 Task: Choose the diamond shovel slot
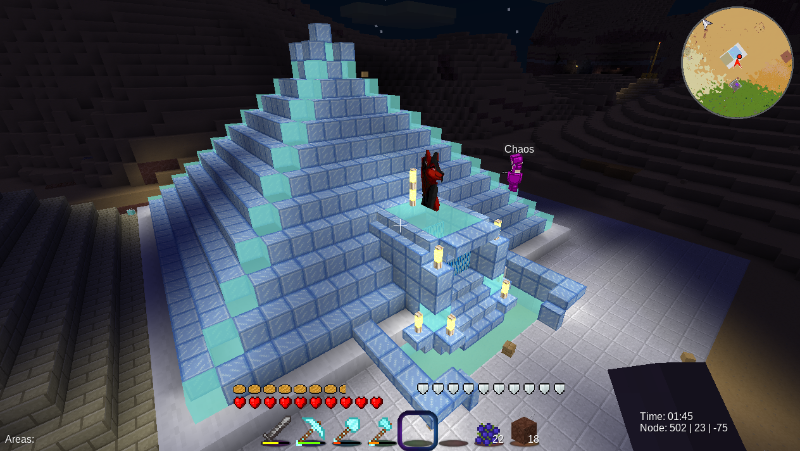point(348,431)
